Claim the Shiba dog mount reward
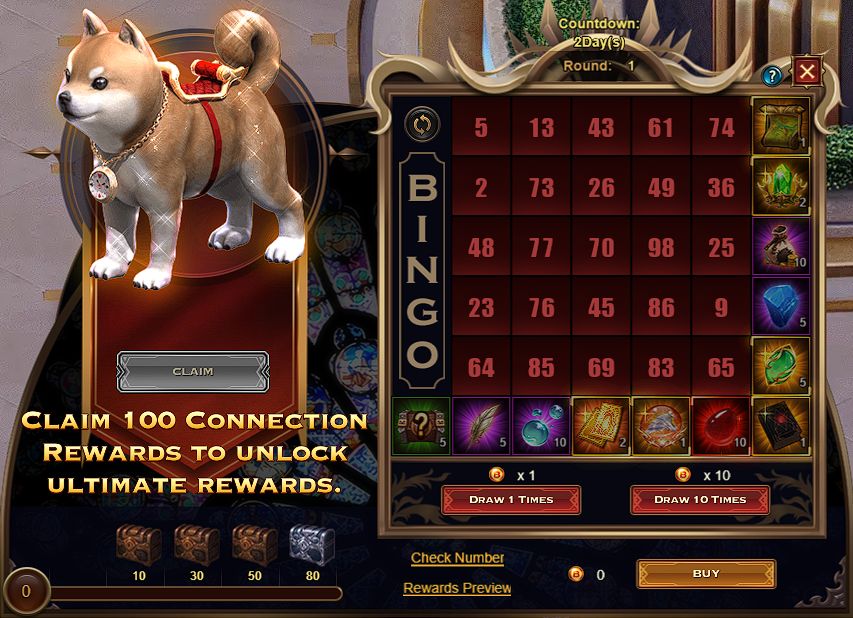Viewport: 853px width, 618px height. (193, 371)
